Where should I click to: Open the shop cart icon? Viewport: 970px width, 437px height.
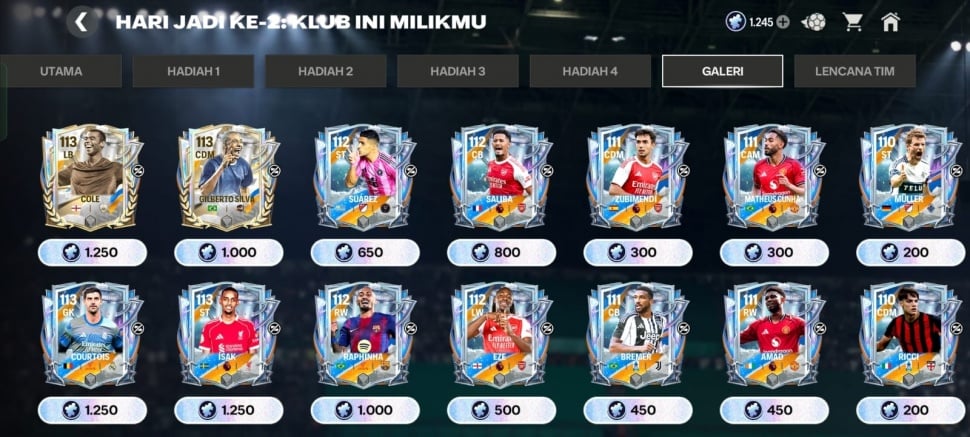point(852,22)
